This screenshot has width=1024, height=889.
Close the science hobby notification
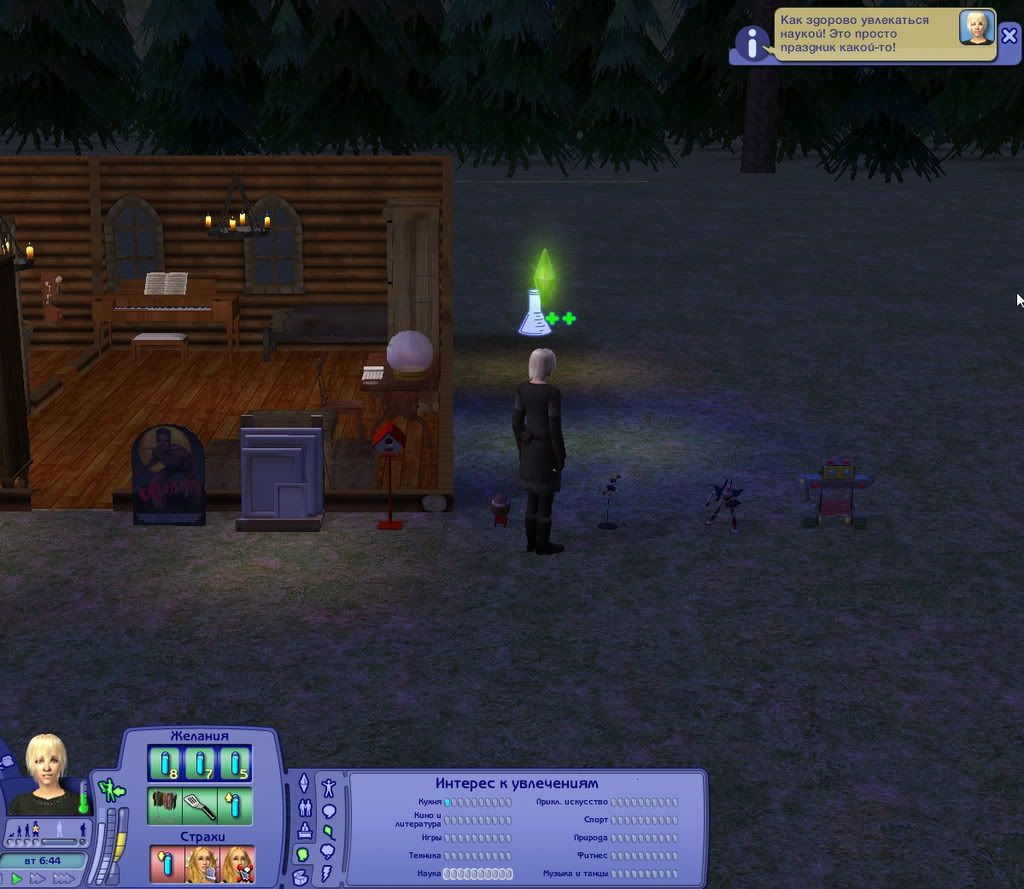[1010, 34]
